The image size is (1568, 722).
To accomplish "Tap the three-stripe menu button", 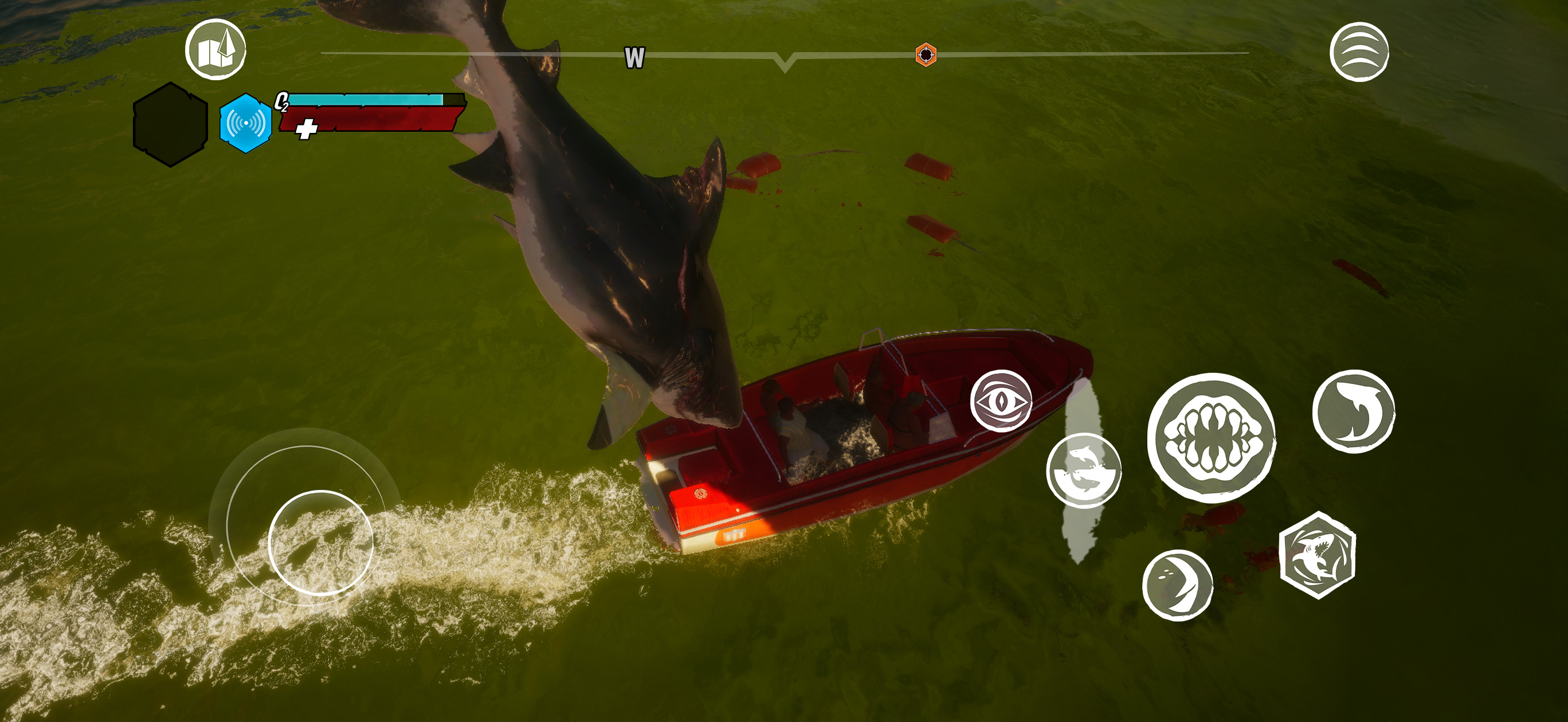I will [x=1359, y=52].
